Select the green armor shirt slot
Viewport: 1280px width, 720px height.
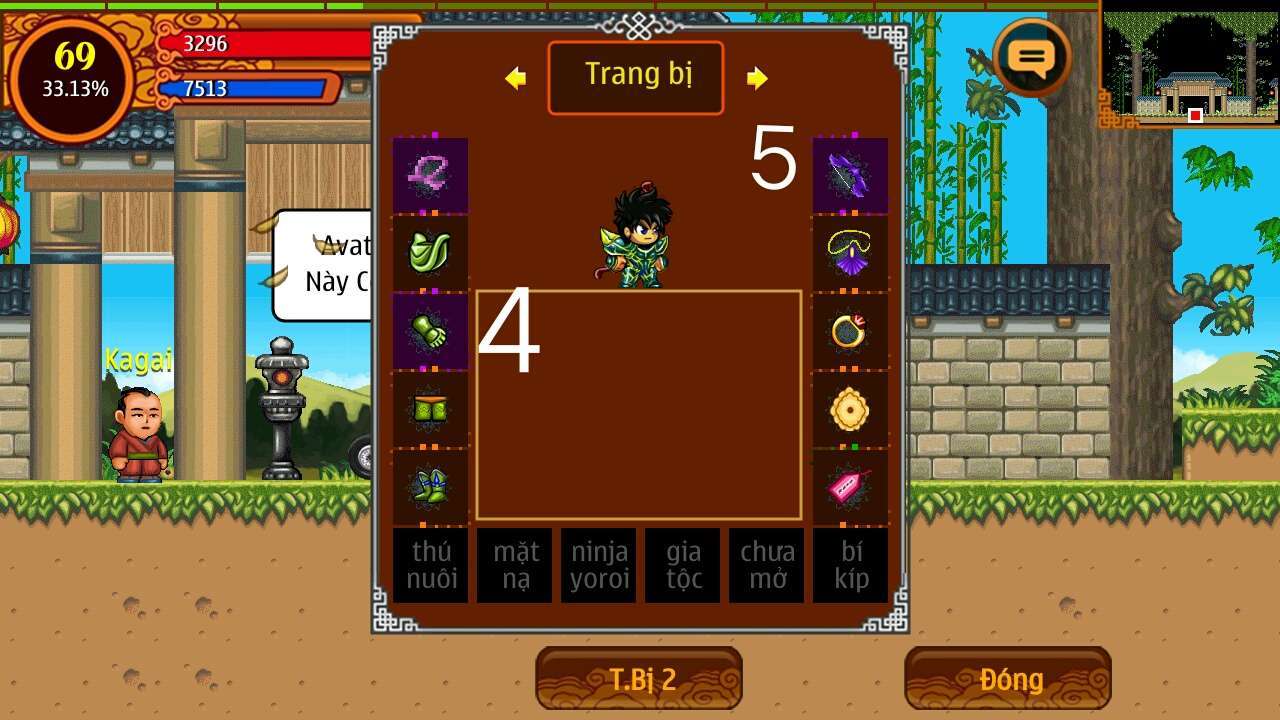pyautogui.click(x=430, y=253)
